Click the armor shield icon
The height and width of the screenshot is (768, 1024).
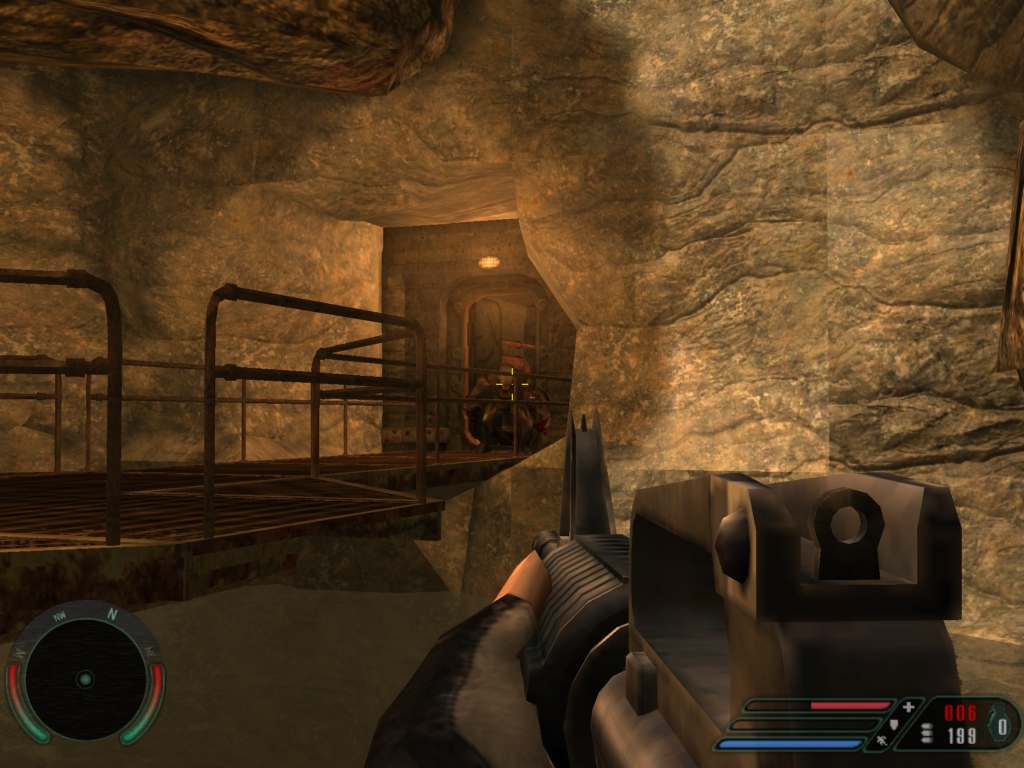(896, 723)
